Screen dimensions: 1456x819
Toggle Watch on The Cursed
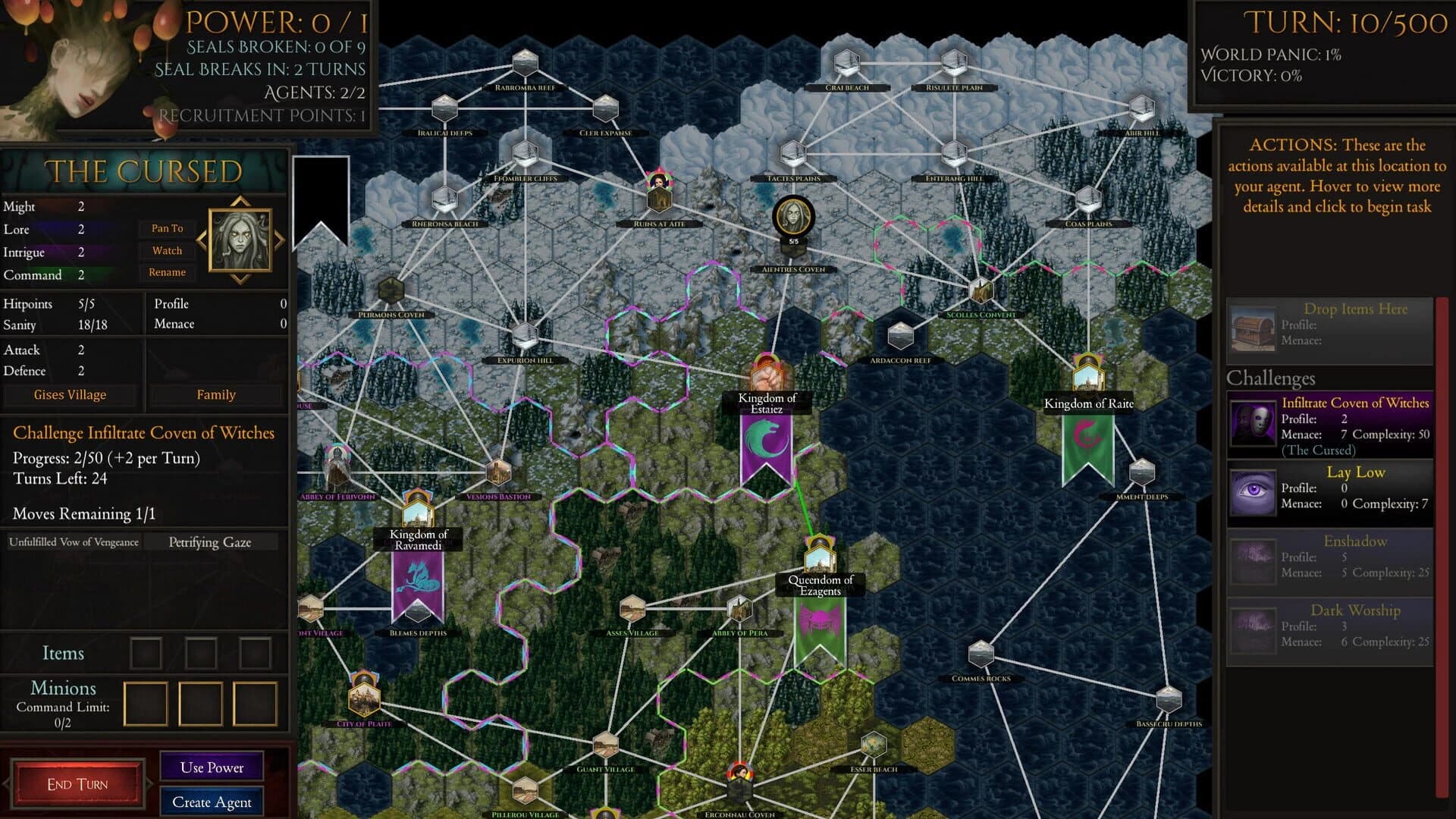tap(166, 250)
